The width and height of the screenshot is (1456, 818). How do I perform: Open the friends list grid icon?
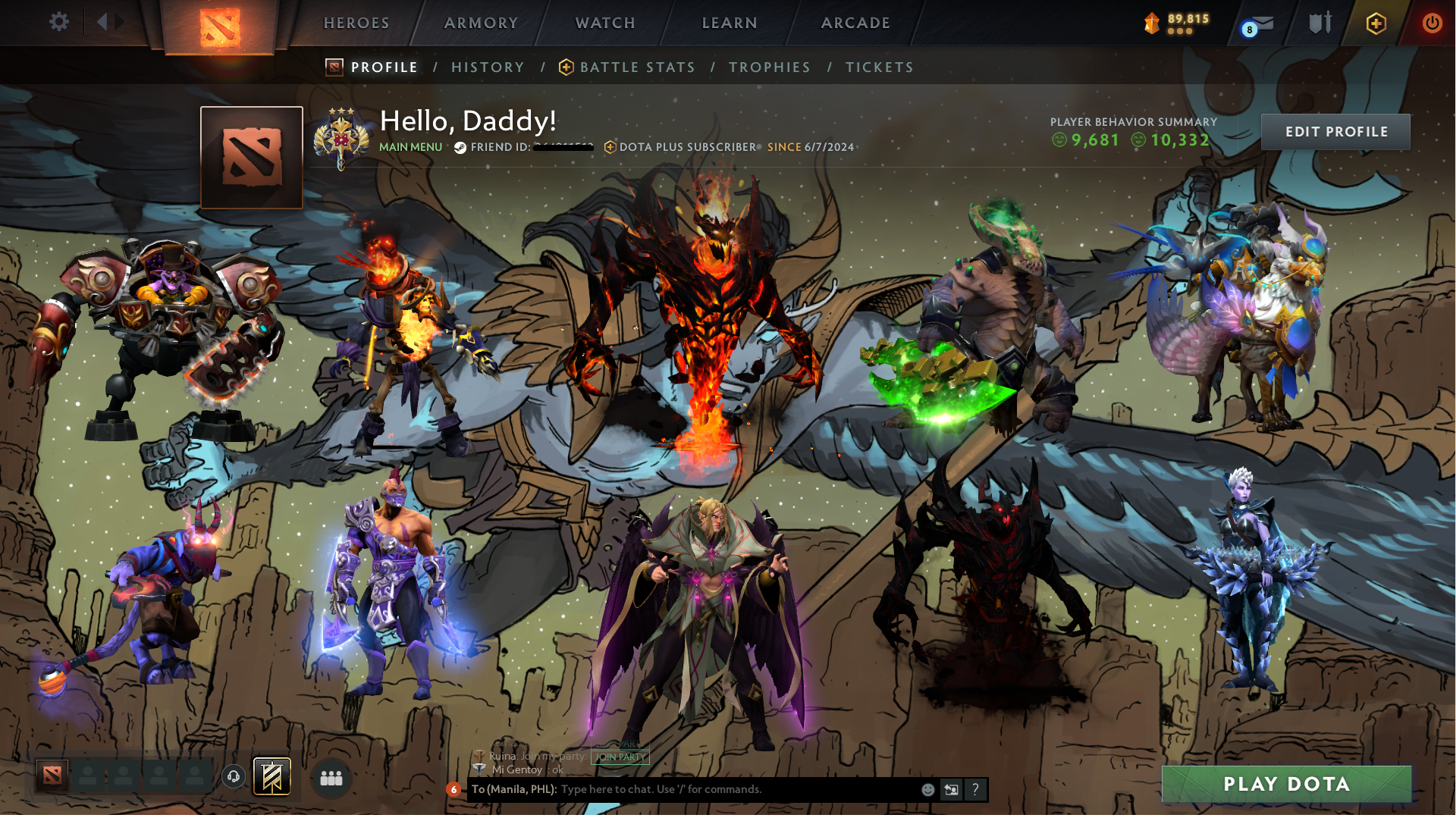330,776
